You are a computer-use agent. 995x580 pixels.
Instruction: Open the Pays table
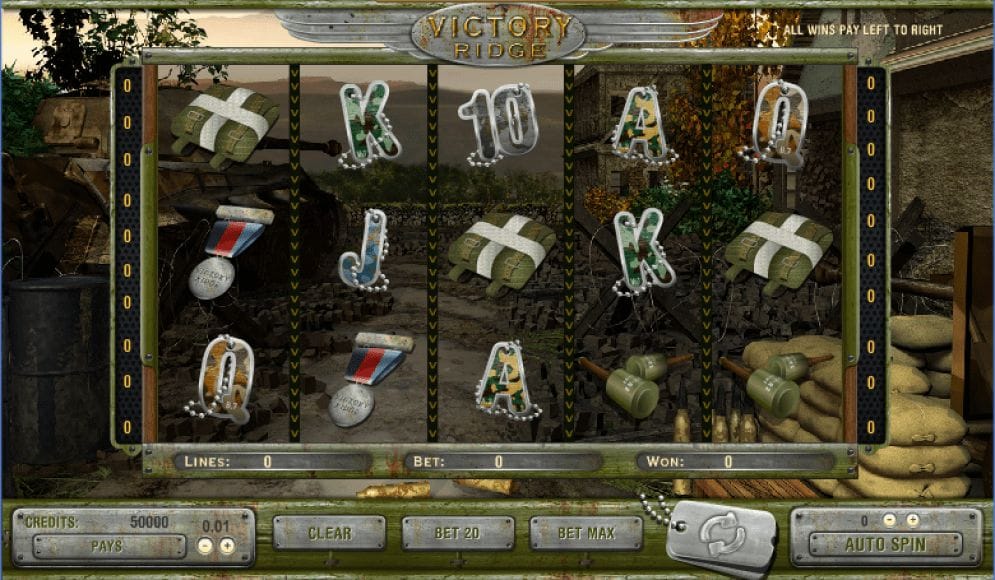(x=108, y=547)
